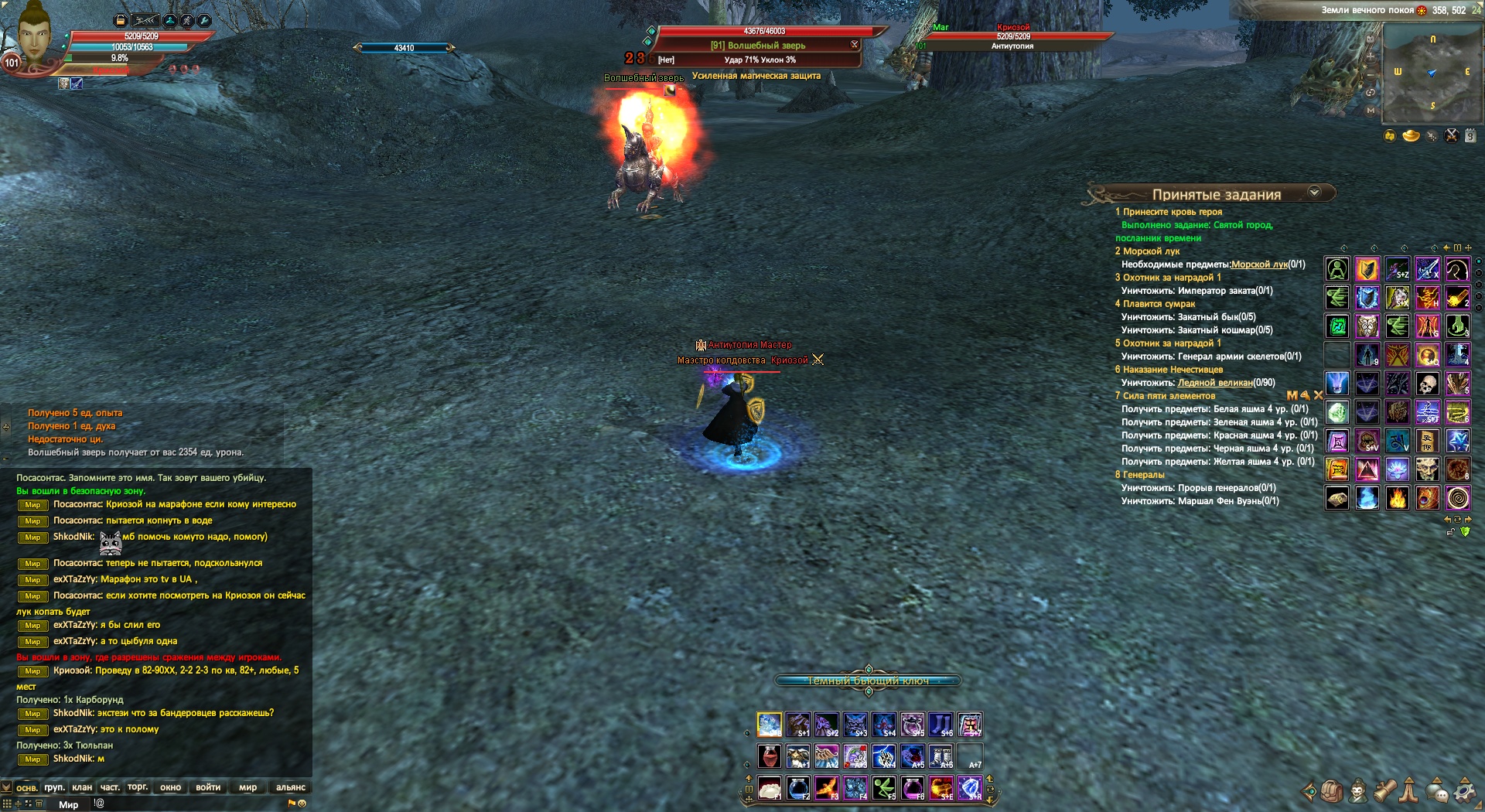Open the calendar icon below minimap

coord(1470,136)
